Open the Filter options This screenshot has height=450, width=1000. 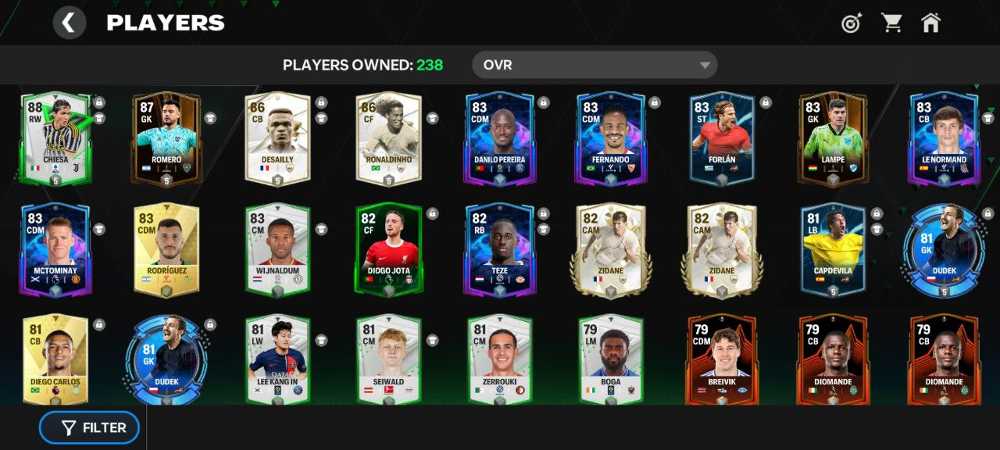click(90, 427)
